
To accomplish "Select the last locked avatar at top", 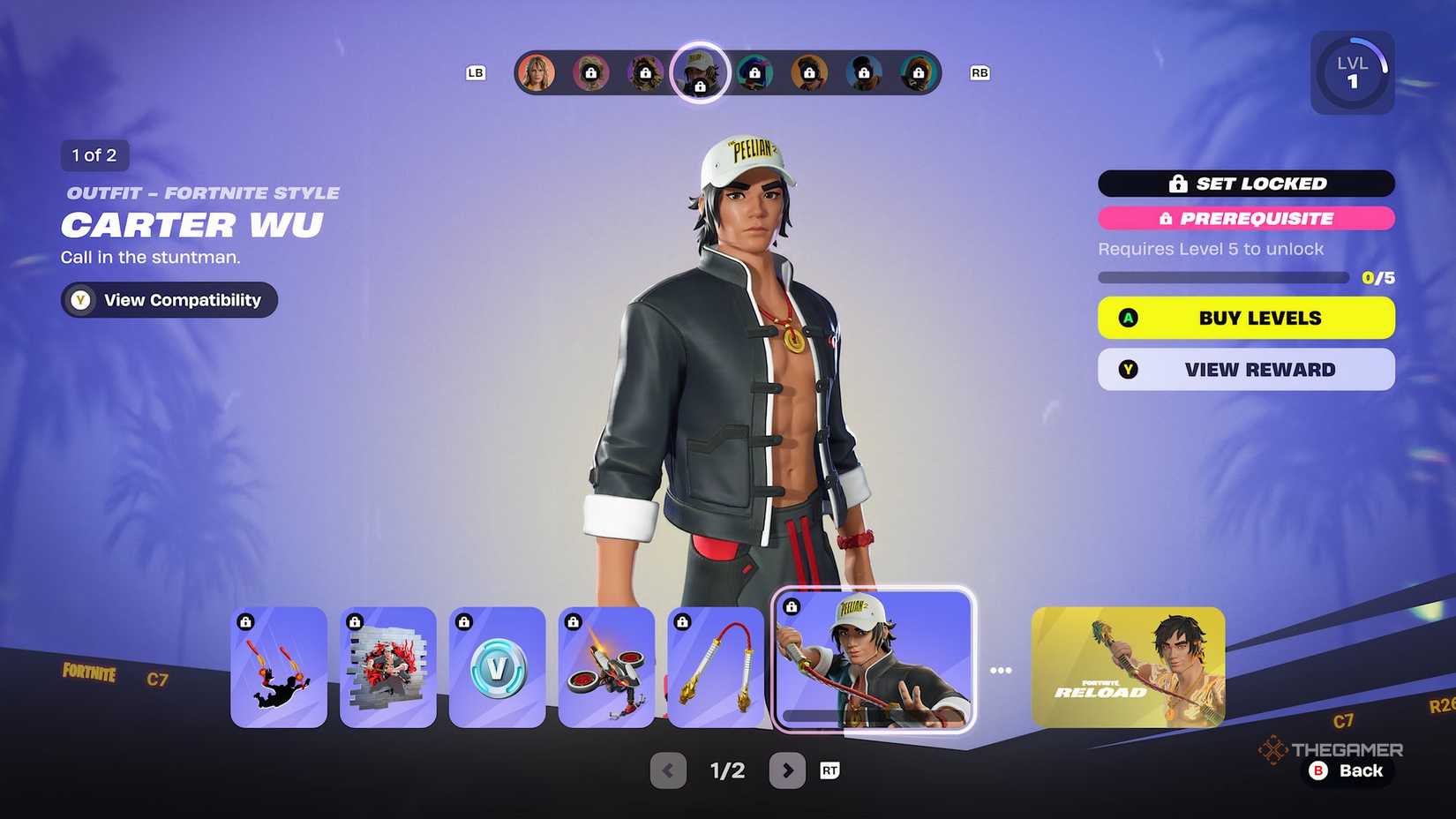I will click(x=920, y=73).
